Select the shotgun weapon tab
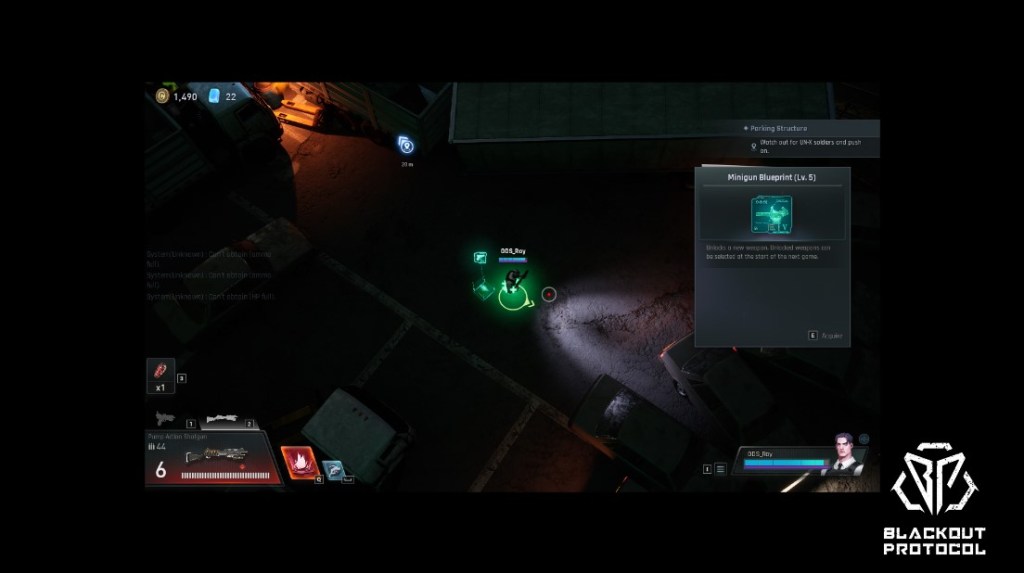 pos(226,420)
